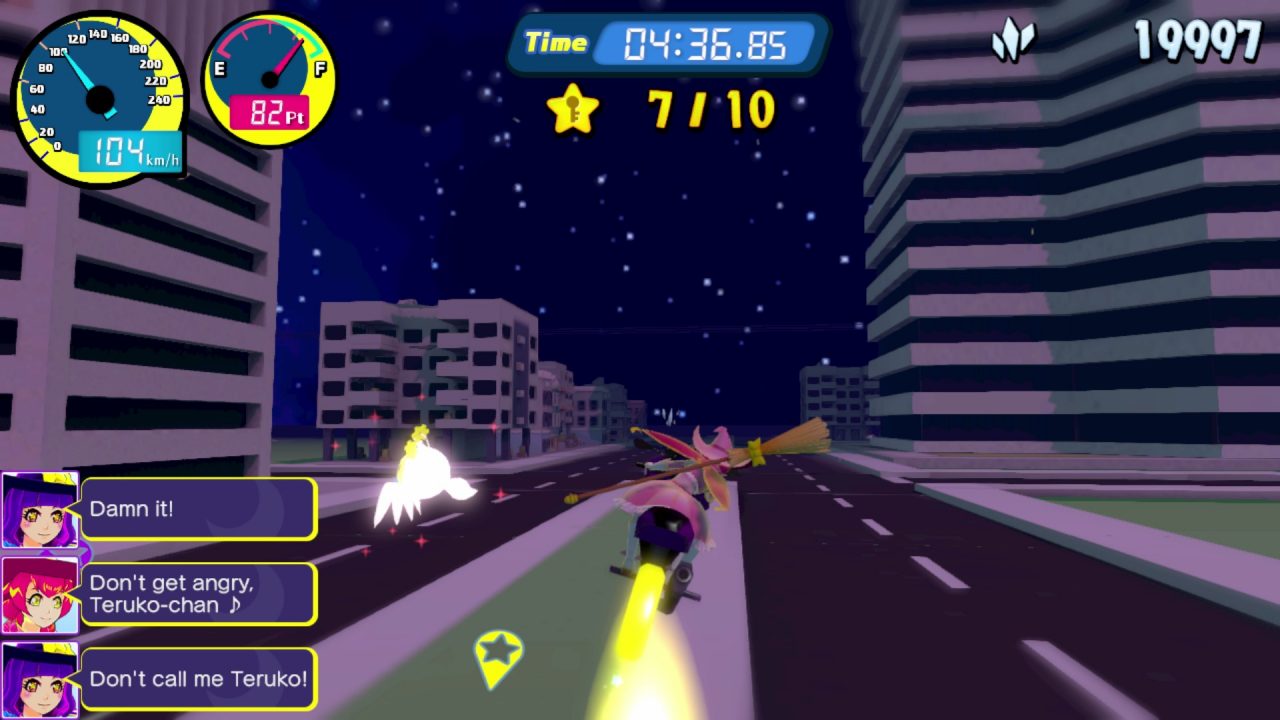Click the golden star key objective icon
Viewport: 1280px width, 720px height.
[572, 109]
